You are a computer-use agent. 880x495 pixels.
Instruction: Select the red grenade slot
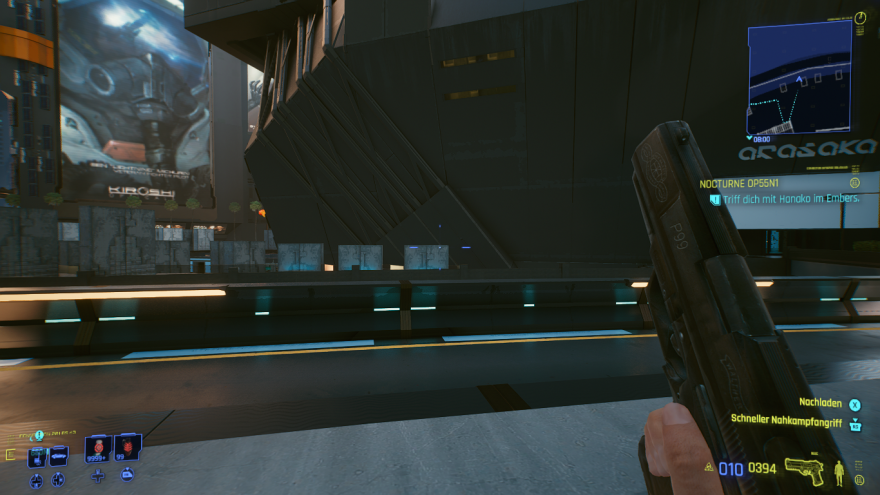click(x=127, y=450)
